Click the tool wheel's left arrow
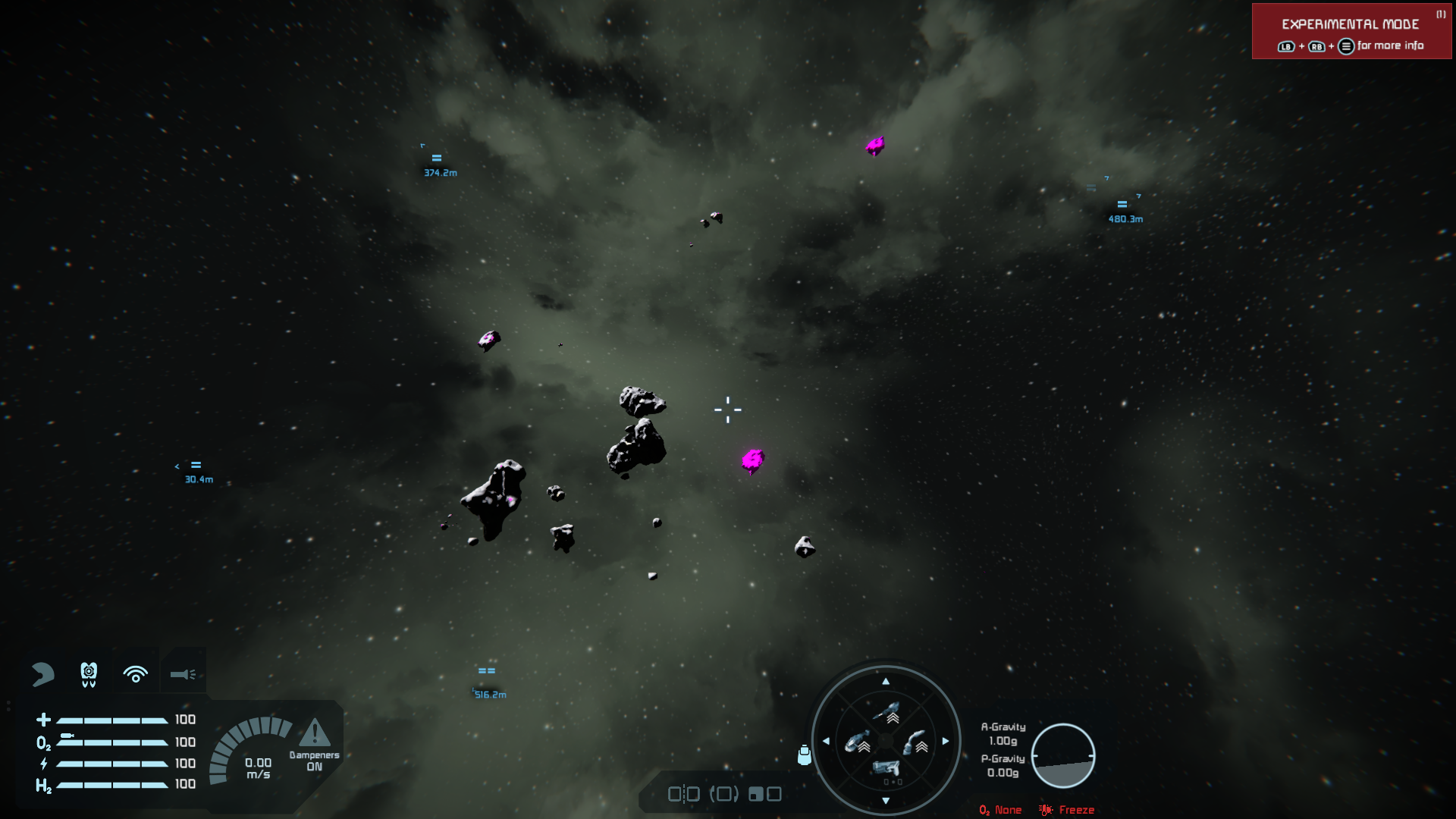 [x=826, y=741]
